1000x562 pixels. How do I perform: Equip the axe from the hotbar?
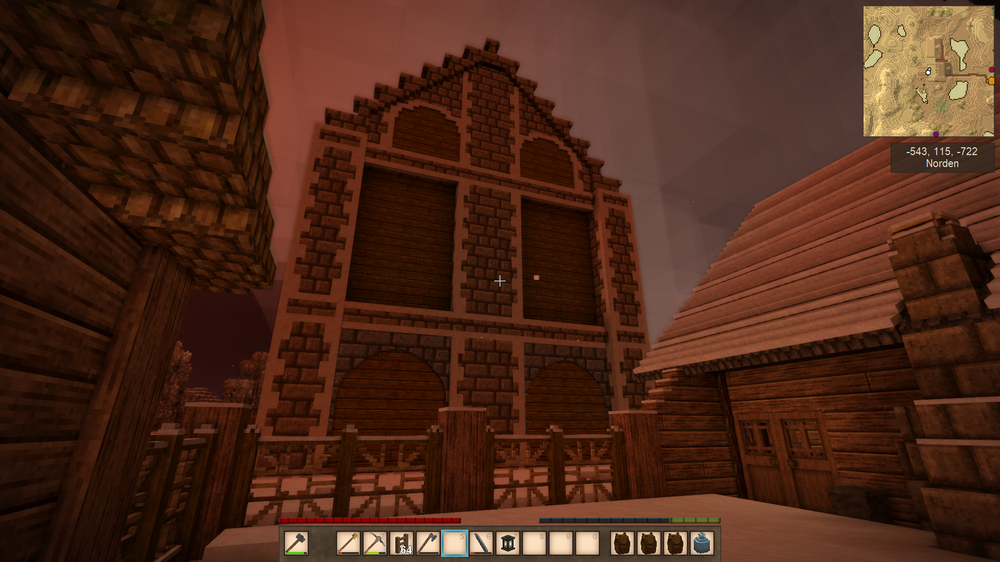(x=427, y=544)
